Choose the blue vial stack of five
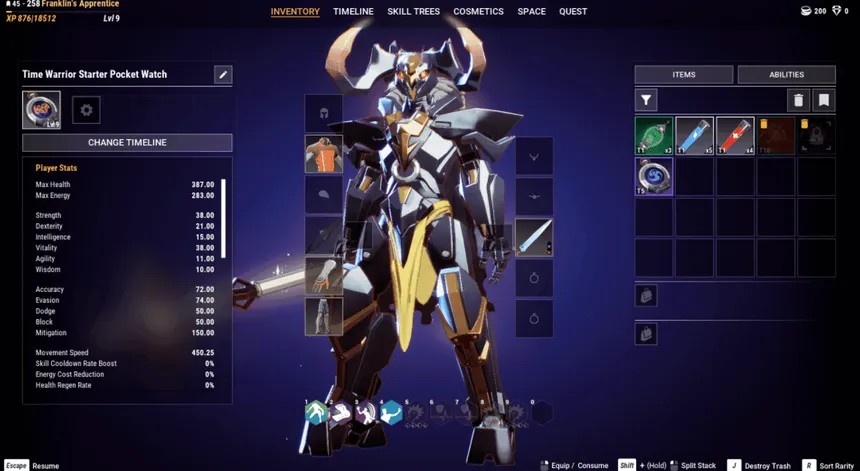The width and height of the screenshot is (860, 471). (x=694, y=135)
